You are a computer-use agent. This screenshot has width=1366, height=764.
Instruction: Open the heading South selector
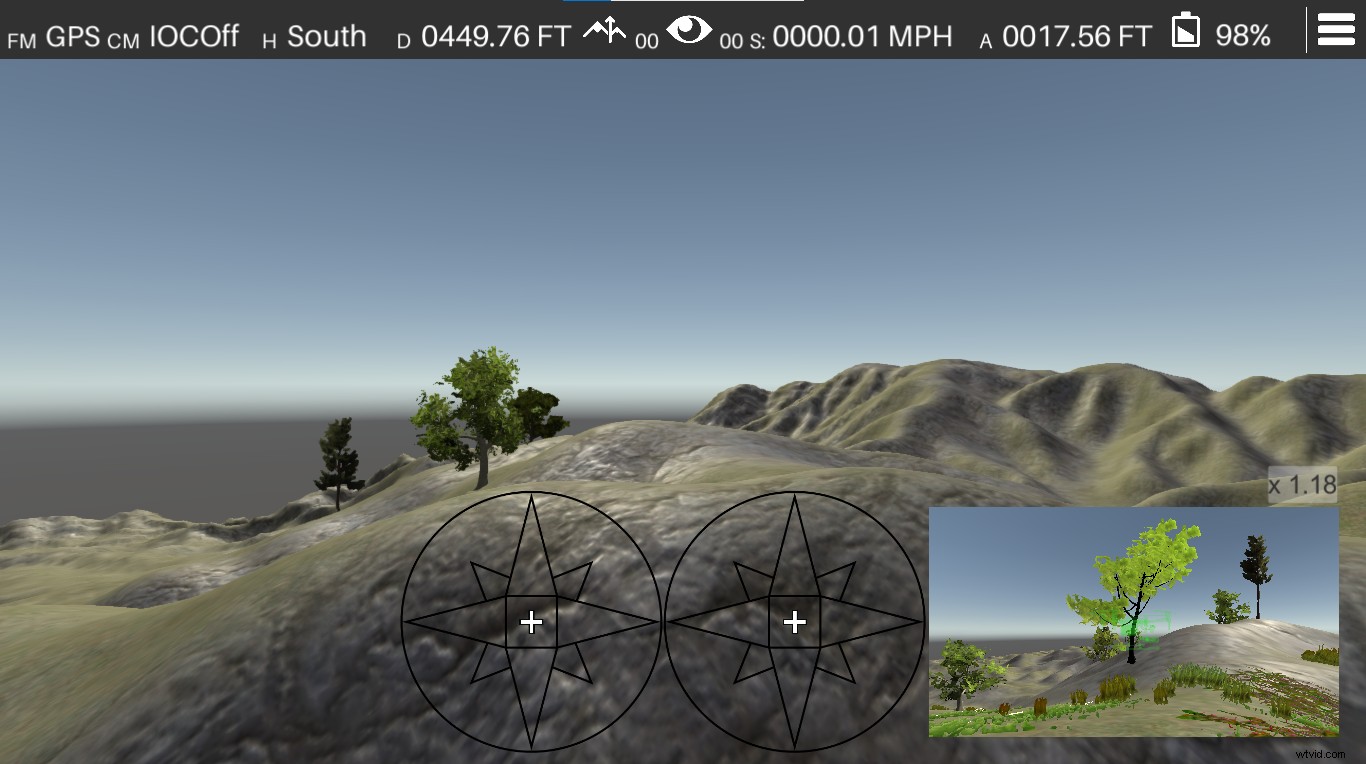(x=325, y=36)
